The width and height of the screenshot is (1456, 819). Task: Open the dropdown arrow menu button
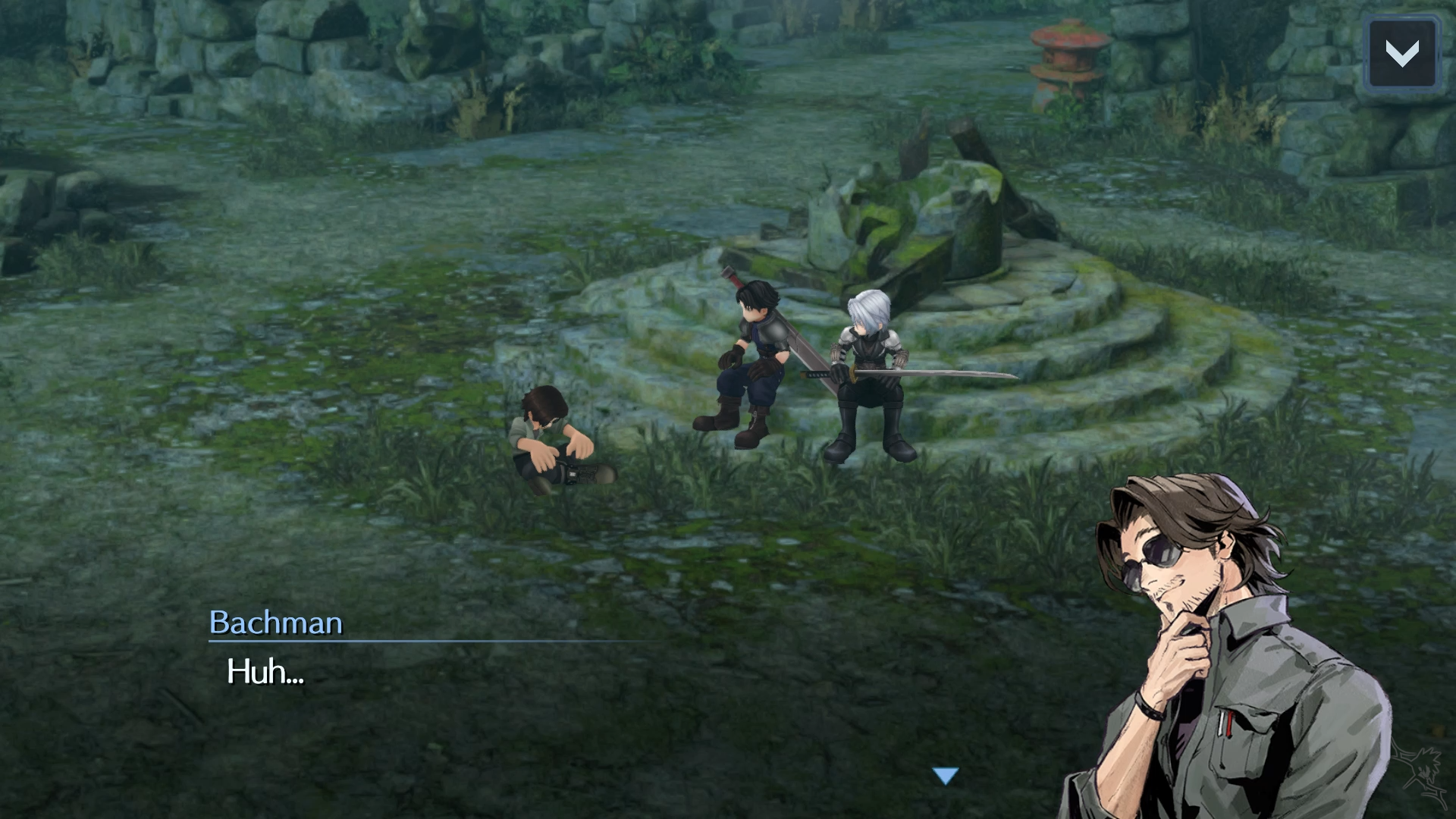pyautogui.click(x=1401, y=53)
